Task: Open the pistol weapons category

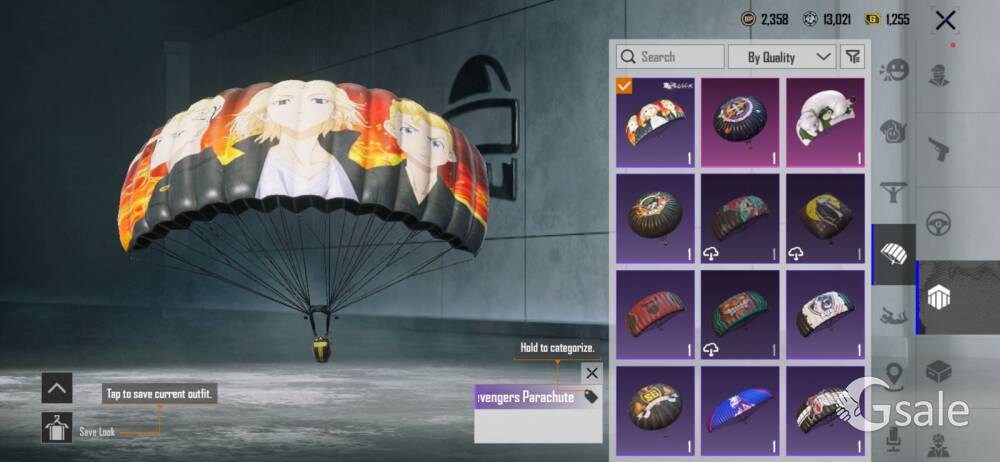Action: click(938, 147)
